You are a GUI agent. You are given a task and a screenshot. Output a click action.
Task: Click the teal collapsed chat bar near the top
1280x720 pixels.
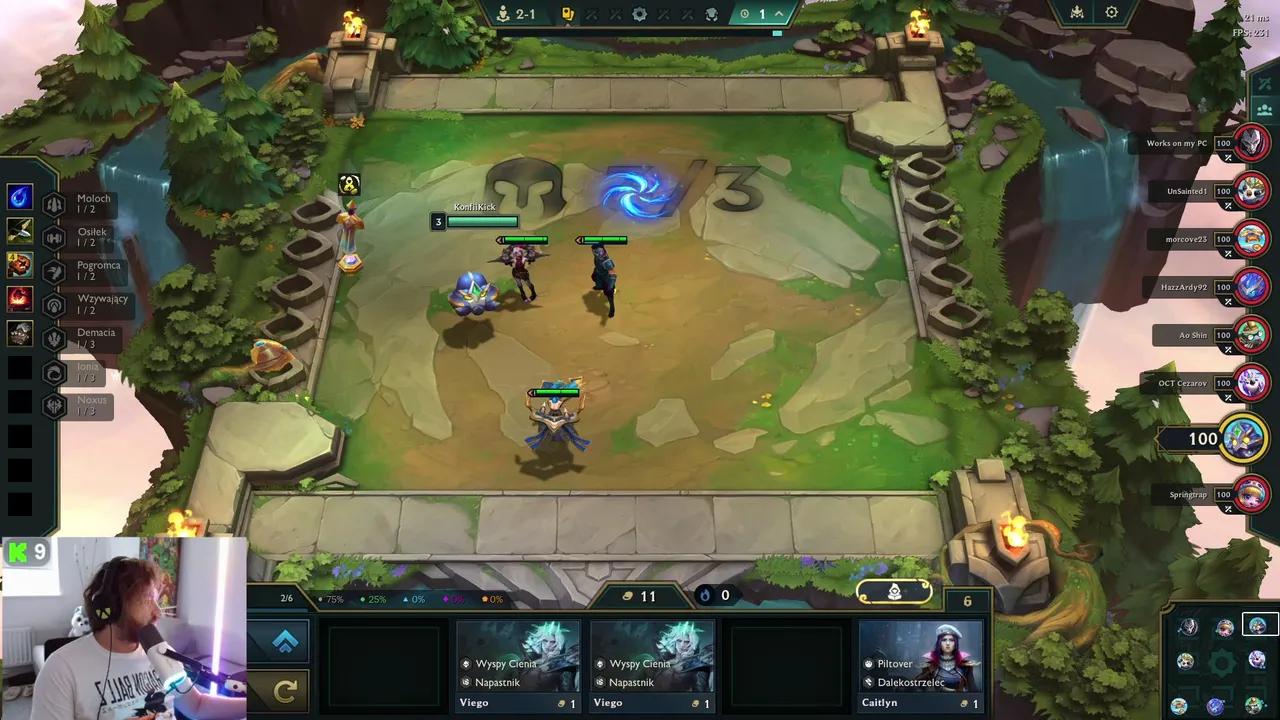click(776, 33)
